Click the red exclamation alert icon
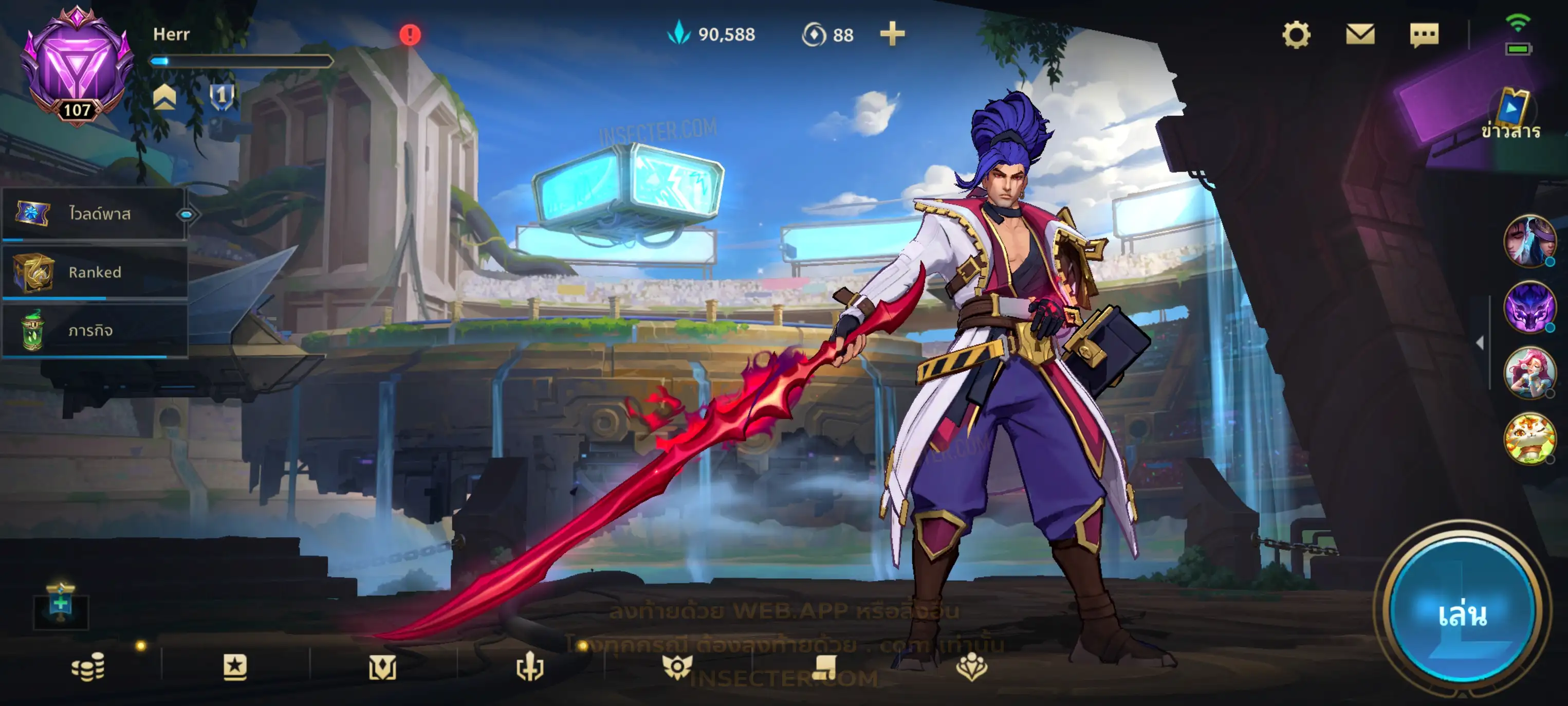Image resolution: width=1568 pixels, height=706 pixels. (x=410, y=35)
